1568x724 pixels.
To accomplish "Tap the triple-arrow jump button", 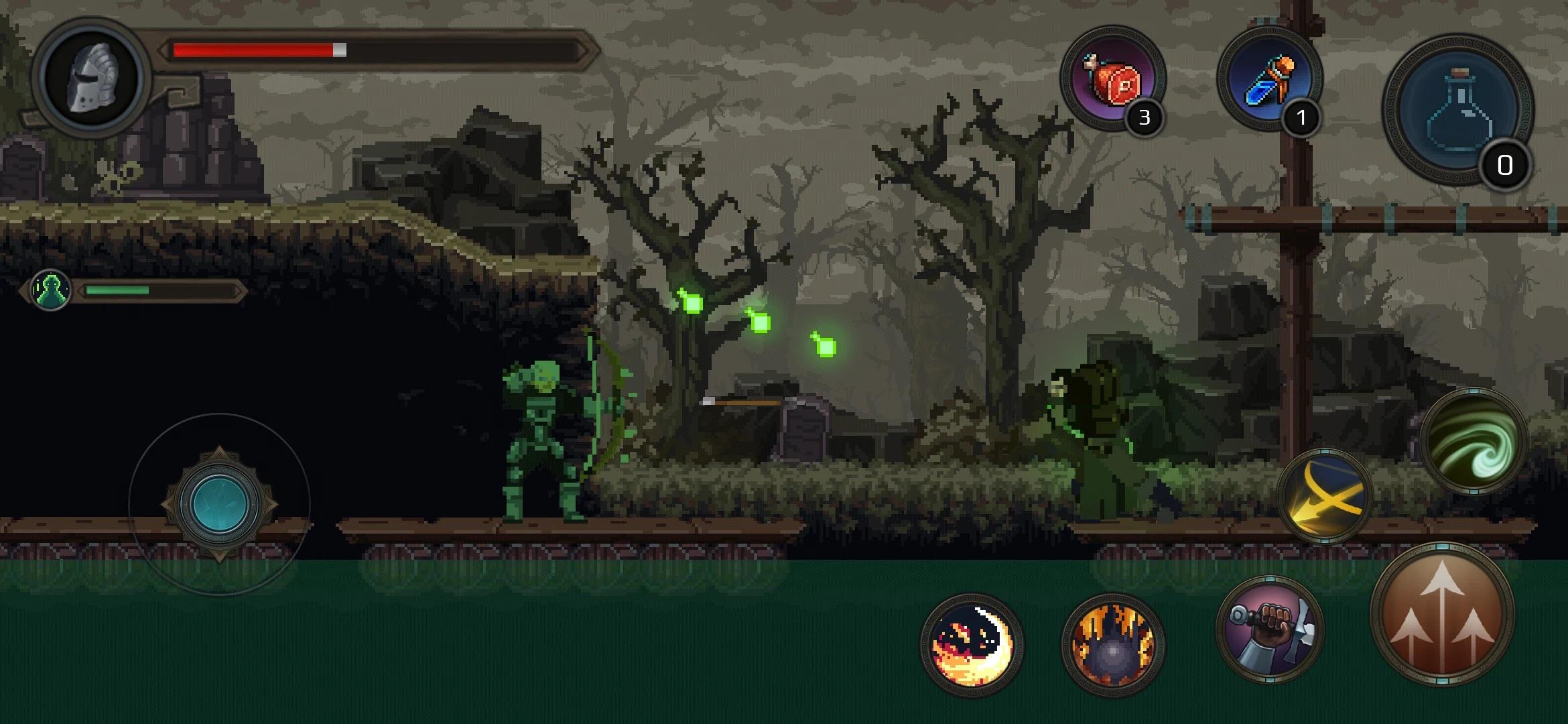I will tap(1442, 615).
